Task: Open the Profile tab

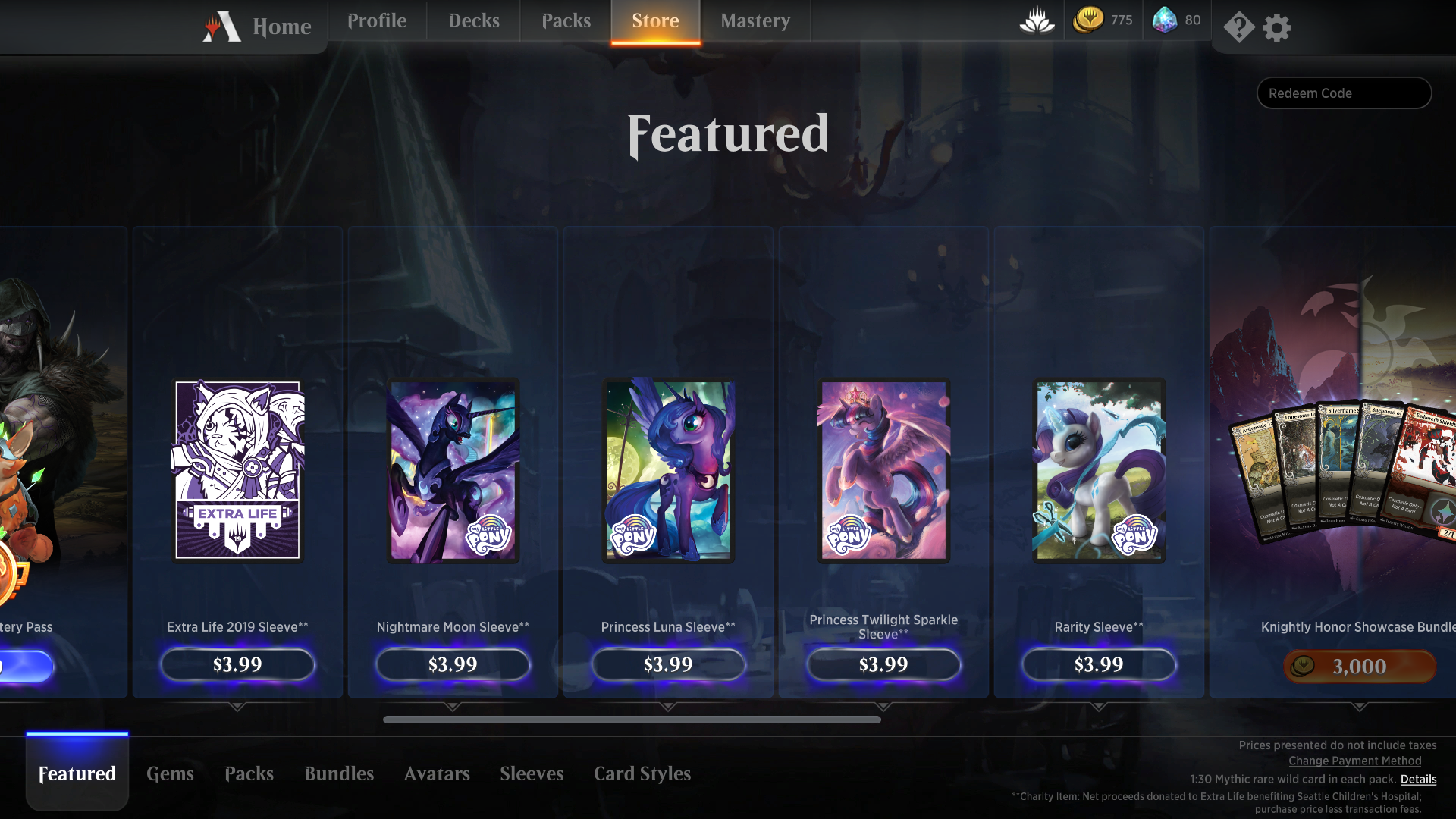Action: coord(377,21)
